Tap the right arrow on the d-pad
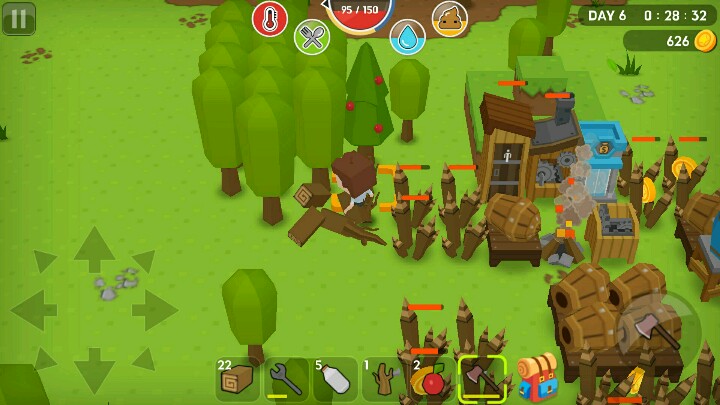720x405 pixels. [154, 309]
